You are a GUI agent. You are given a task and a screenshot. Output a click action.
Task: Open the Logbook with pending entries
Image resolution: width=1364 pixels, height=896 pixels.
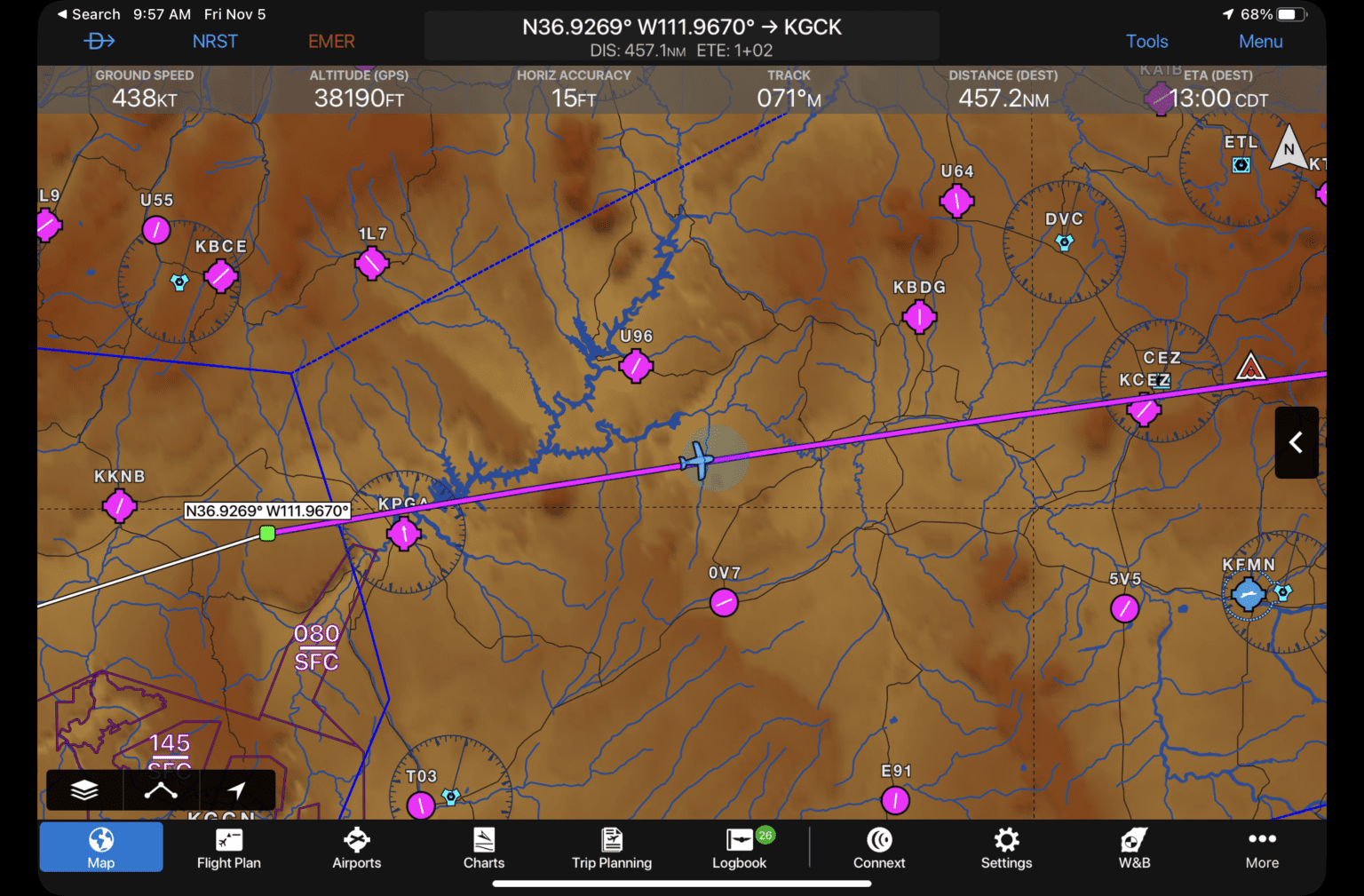(x=739, y=846)
